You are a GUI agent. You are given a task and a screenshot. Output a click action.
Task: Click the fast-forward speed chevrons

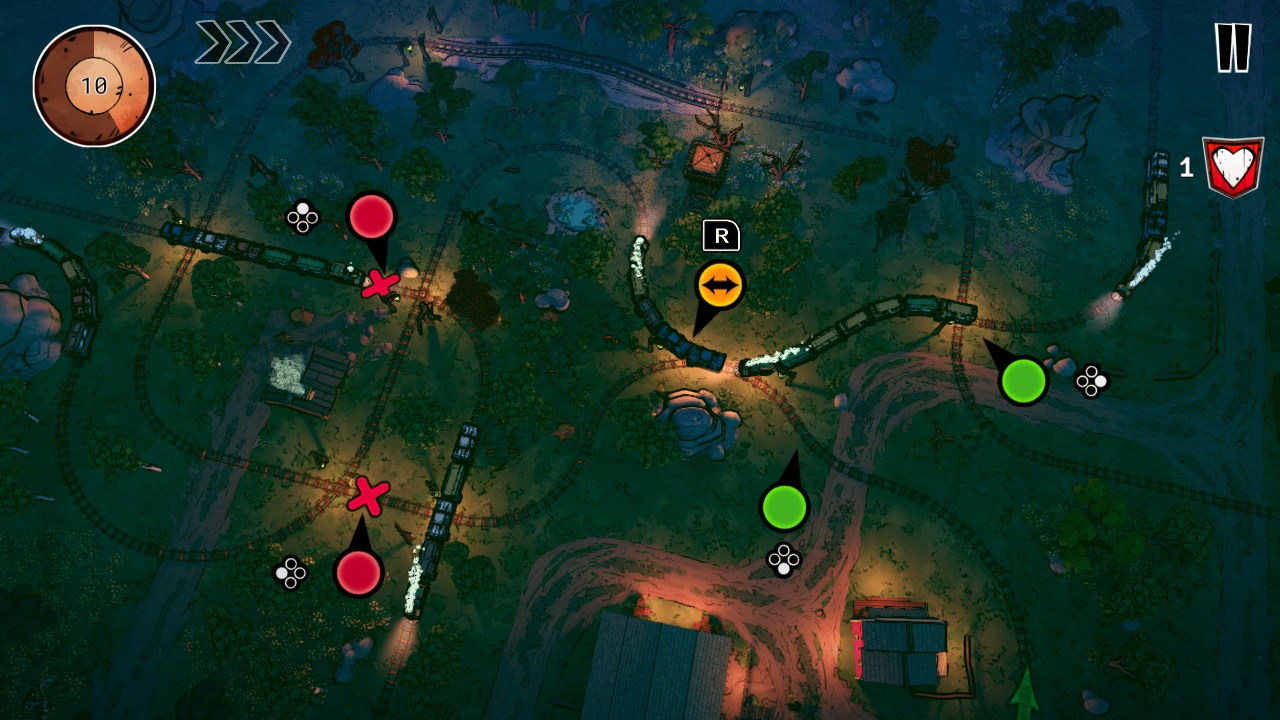(242, 42)
